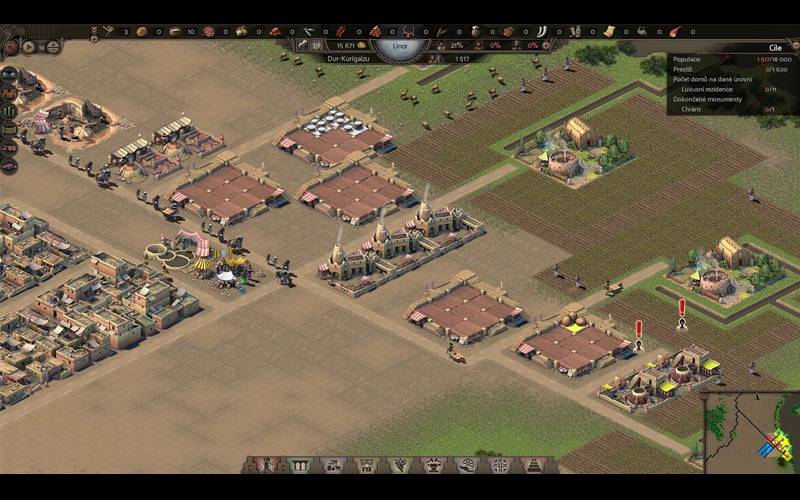Select the grape farming build category
Image resolution: width=800 pixels, height=500 pixels.
pyautogui.click(x=399, y=465)
